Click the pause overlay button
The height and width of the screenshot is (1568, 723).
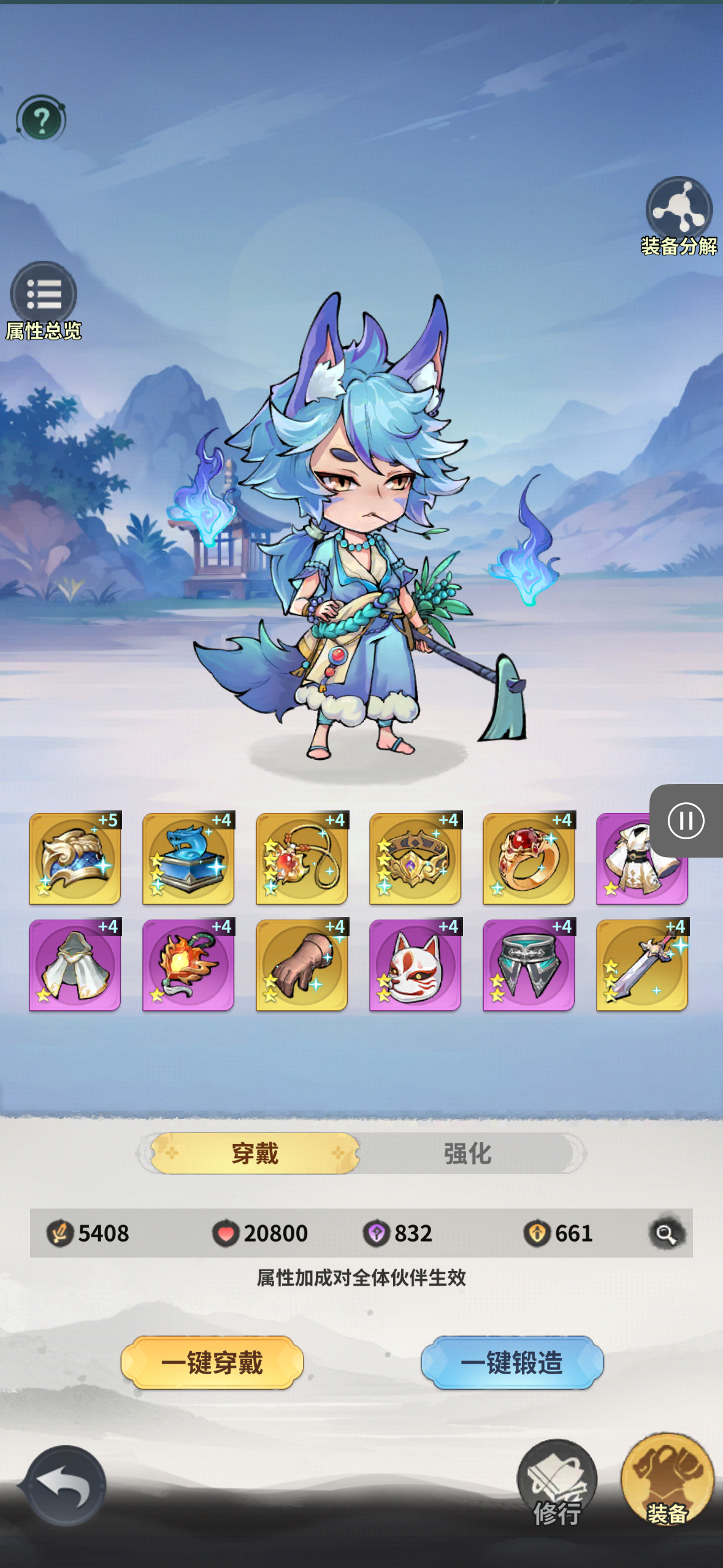click(686, 821)
